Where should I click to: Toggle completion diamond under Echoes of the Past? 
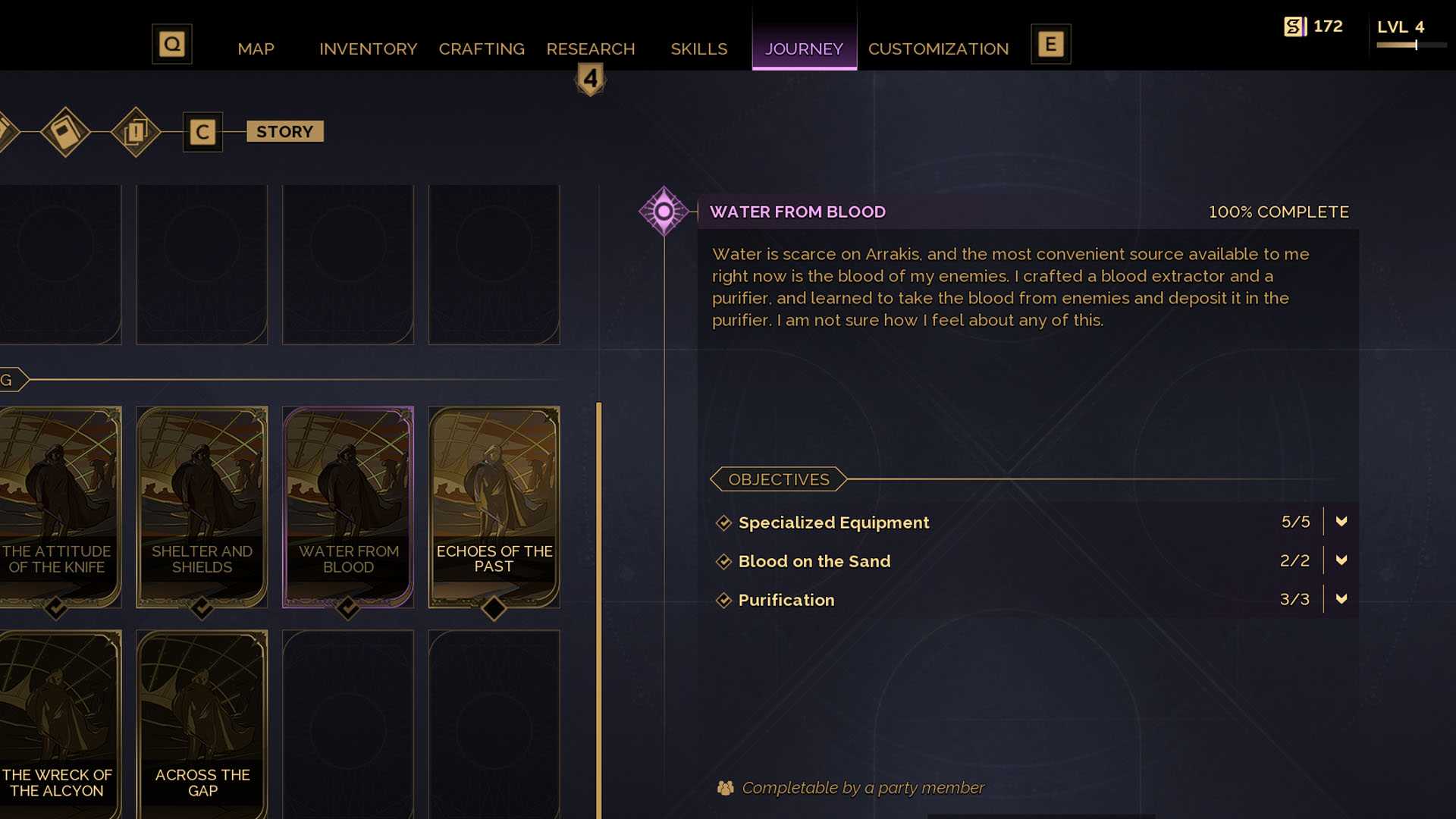(494, 607)
